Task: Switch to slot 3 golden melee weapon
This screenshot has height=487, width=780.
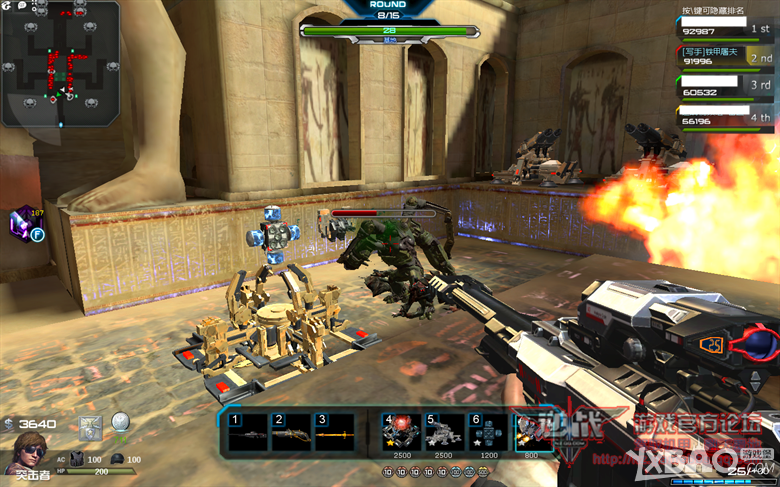Action: coord(334,432)
